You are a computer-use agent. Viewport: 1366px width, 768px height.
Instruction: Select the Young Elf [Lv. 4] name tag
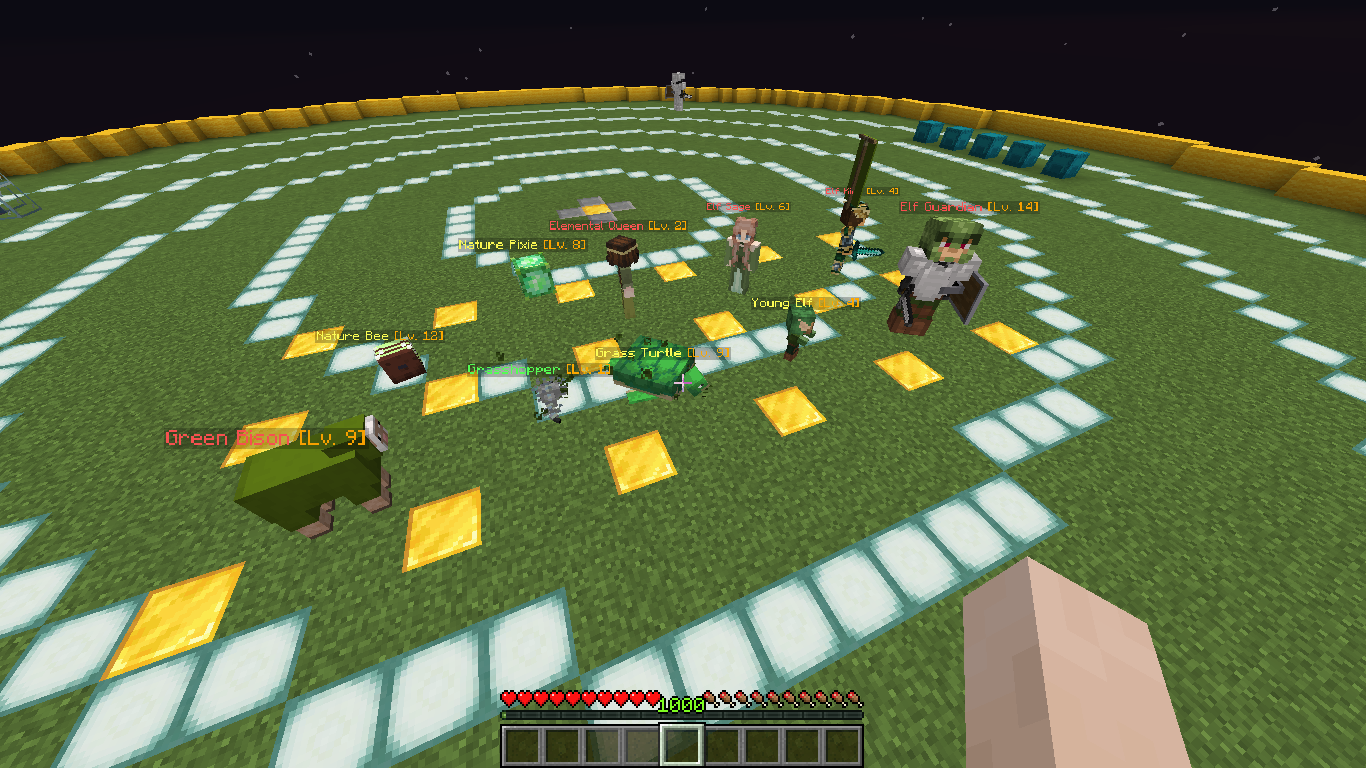(806, 302)
